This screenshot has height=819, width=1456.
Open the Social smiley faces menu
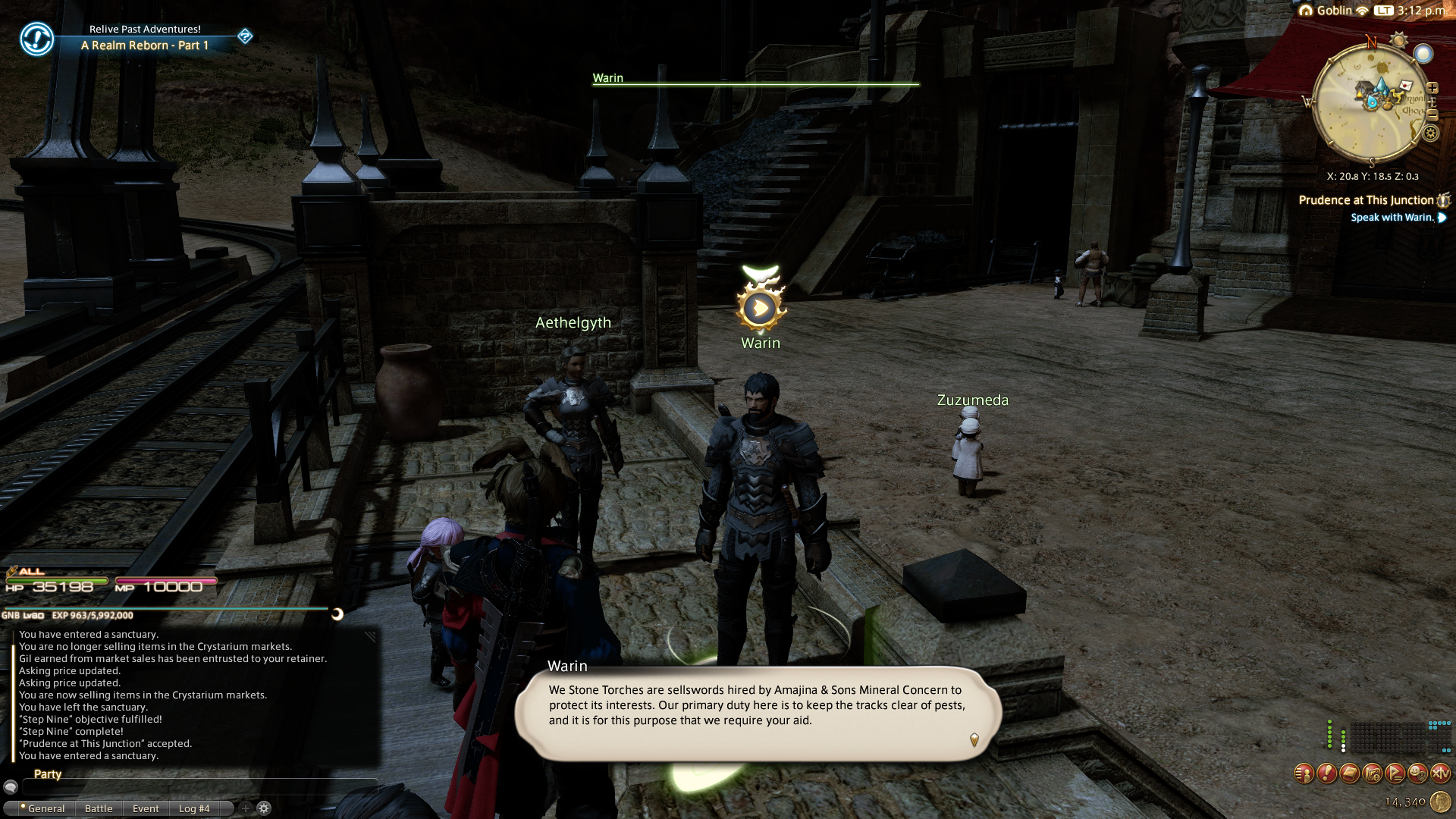1417,773
